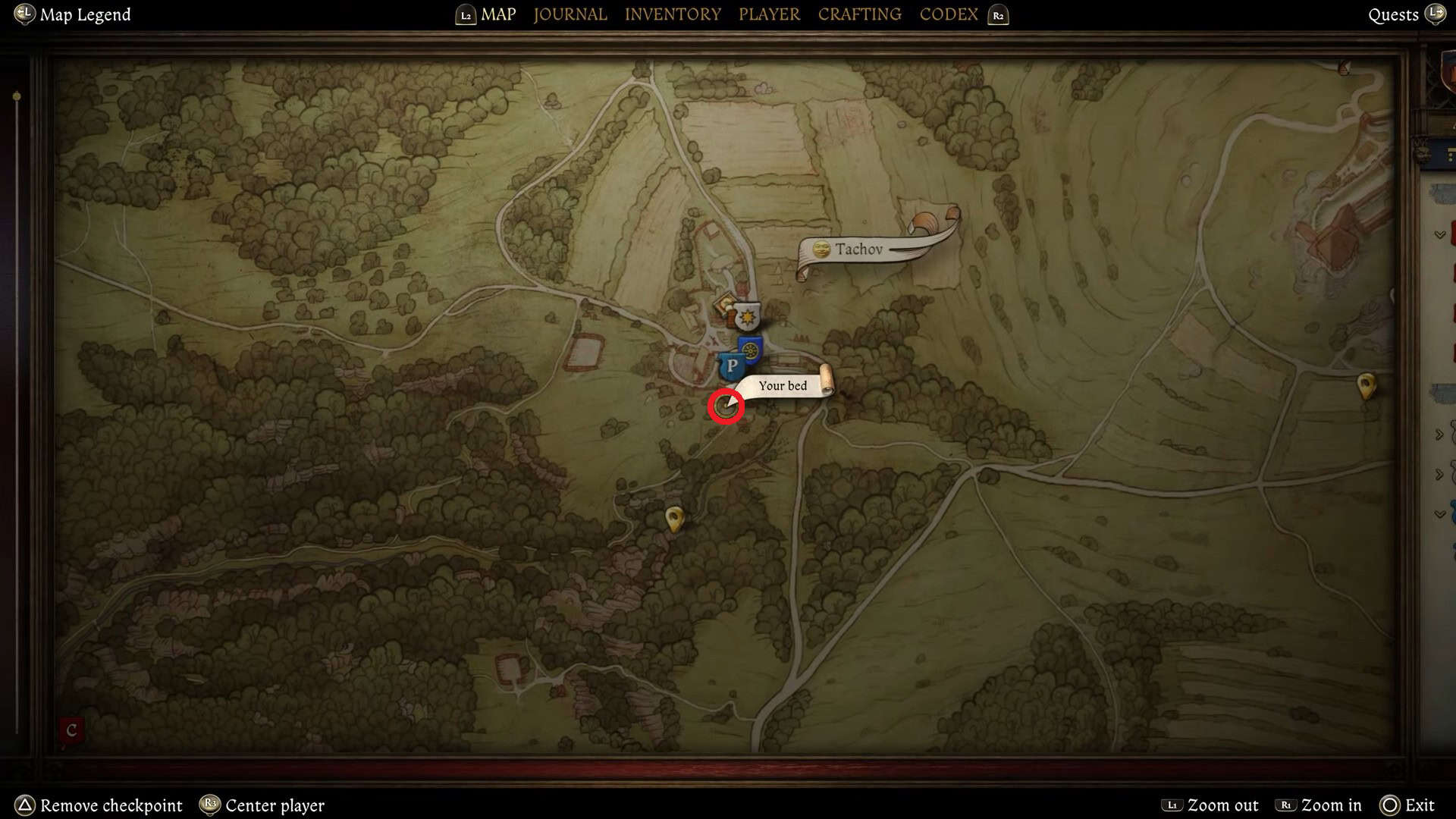Expand the middle chevron in the quest sidebar
Screen dimensions: 1456x819
[1438, 434]
